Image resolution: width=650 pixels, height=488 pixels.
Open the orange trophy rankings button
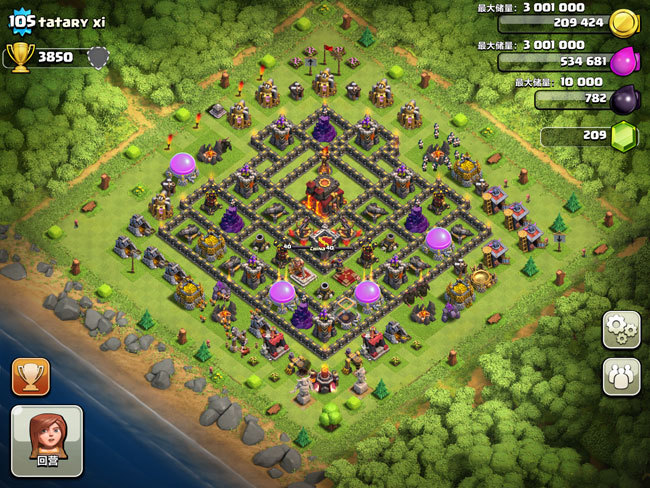tap(30, 376)
